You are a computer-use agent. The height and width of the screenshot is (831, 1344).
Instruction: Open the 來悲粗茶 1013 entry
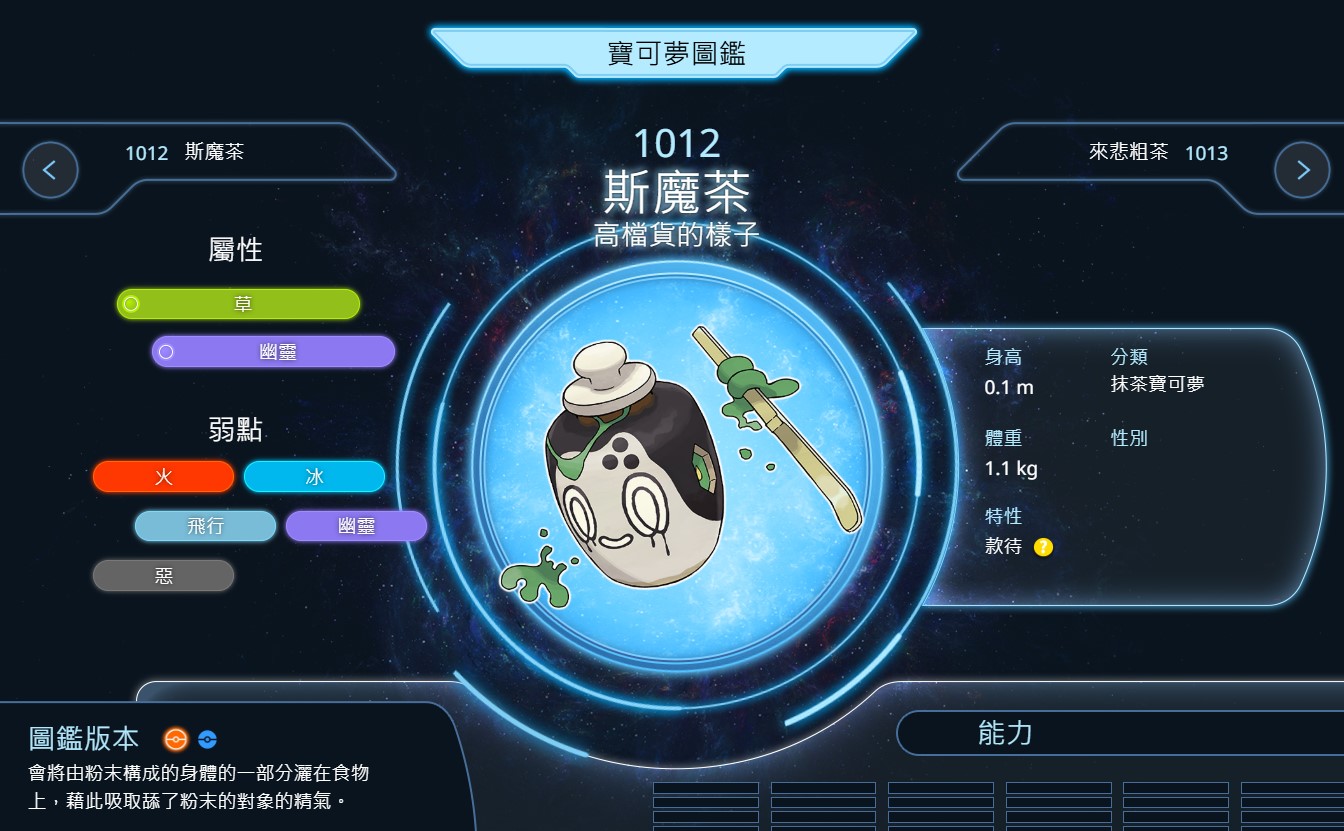pos(1158,153)
